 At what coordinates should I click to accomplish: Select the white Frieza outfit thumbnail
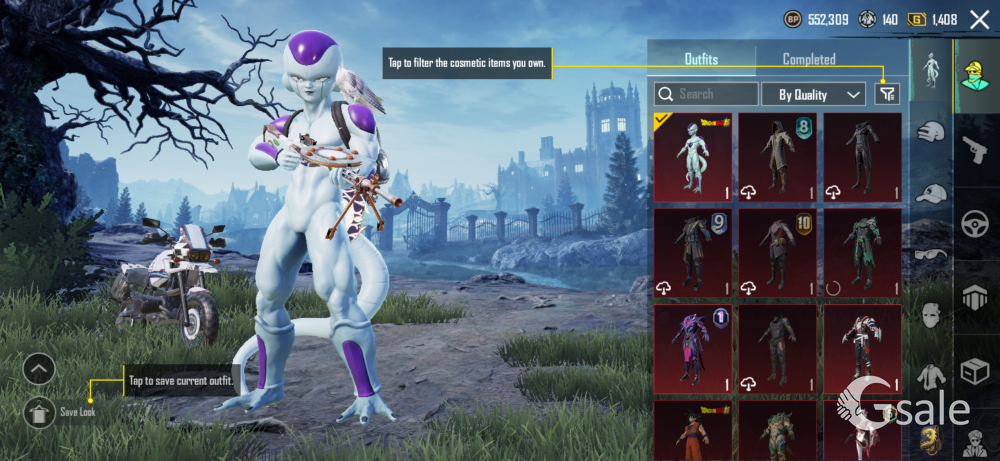click(x=692, y=157)
